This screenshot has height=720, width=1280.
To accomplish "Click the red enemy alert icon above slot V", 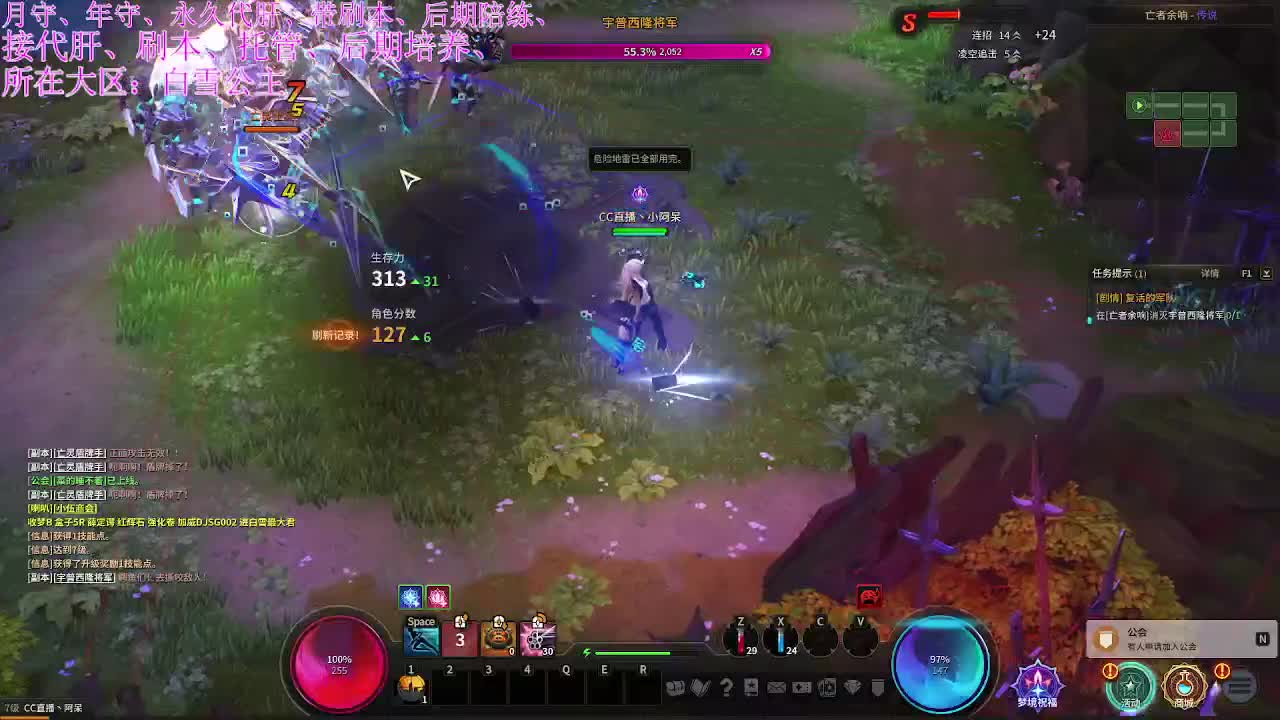I will (x=870, y=597).
